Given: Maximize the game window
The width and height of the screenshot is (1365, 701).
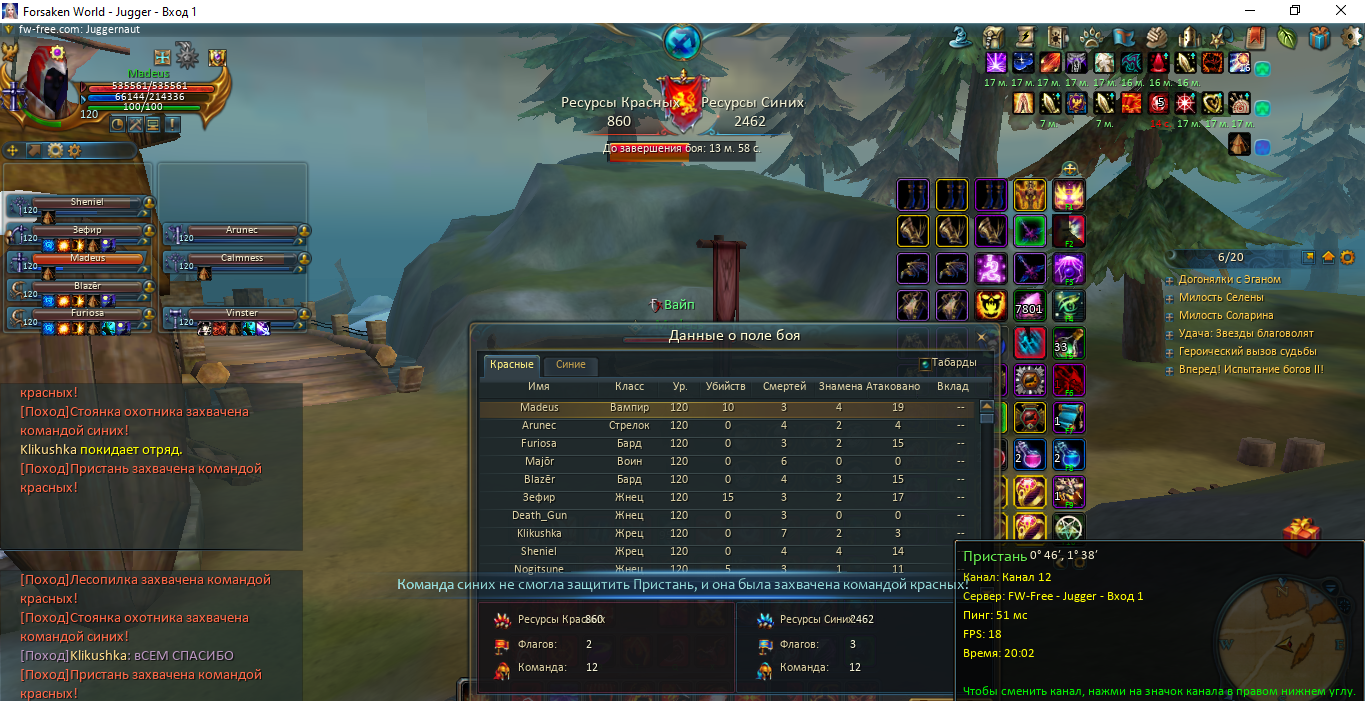Looking at the screenshot, I should 1295,10.
